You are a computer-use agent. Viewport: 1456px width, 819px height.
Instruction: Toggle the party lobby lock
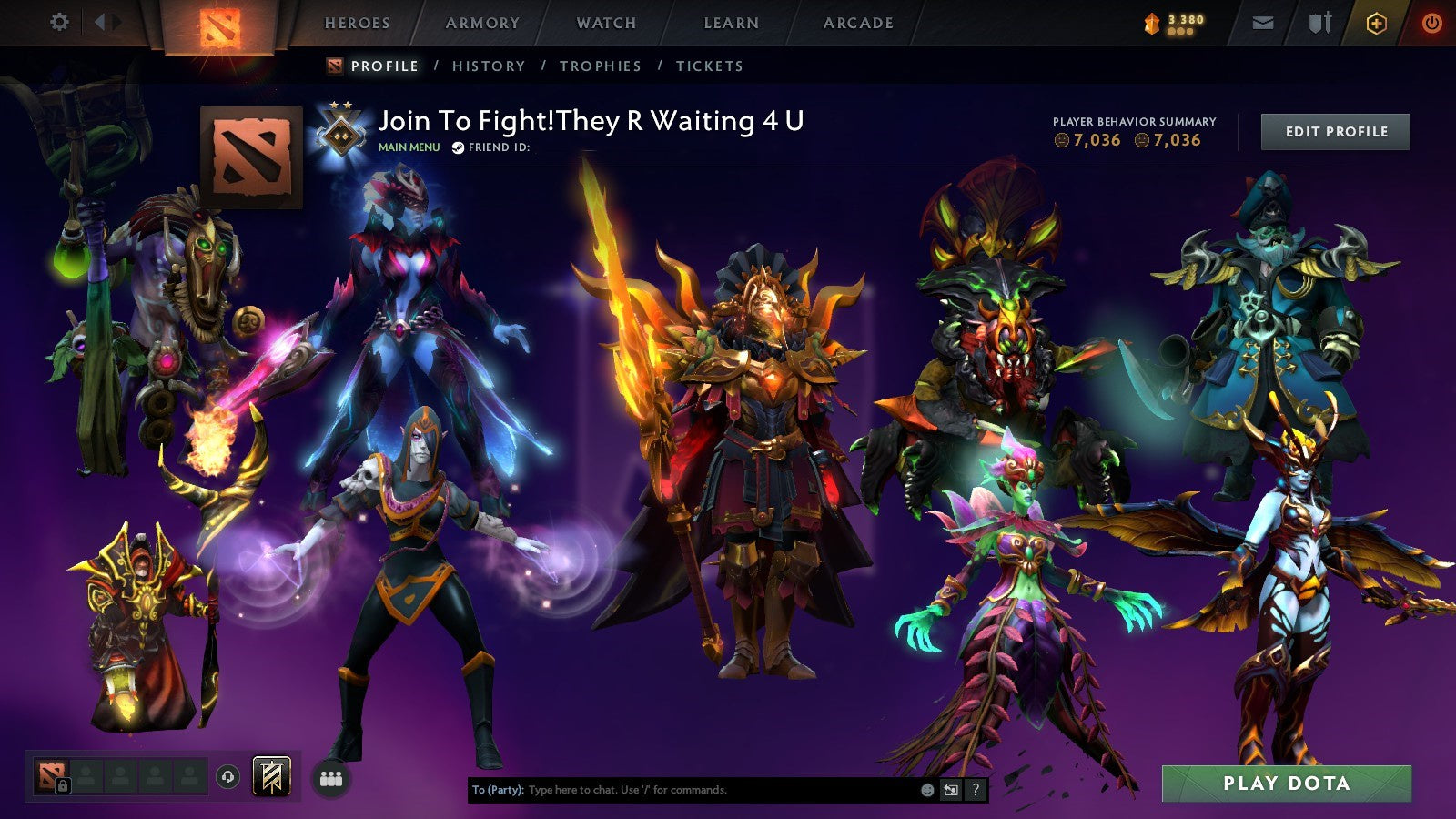point(64,784)
